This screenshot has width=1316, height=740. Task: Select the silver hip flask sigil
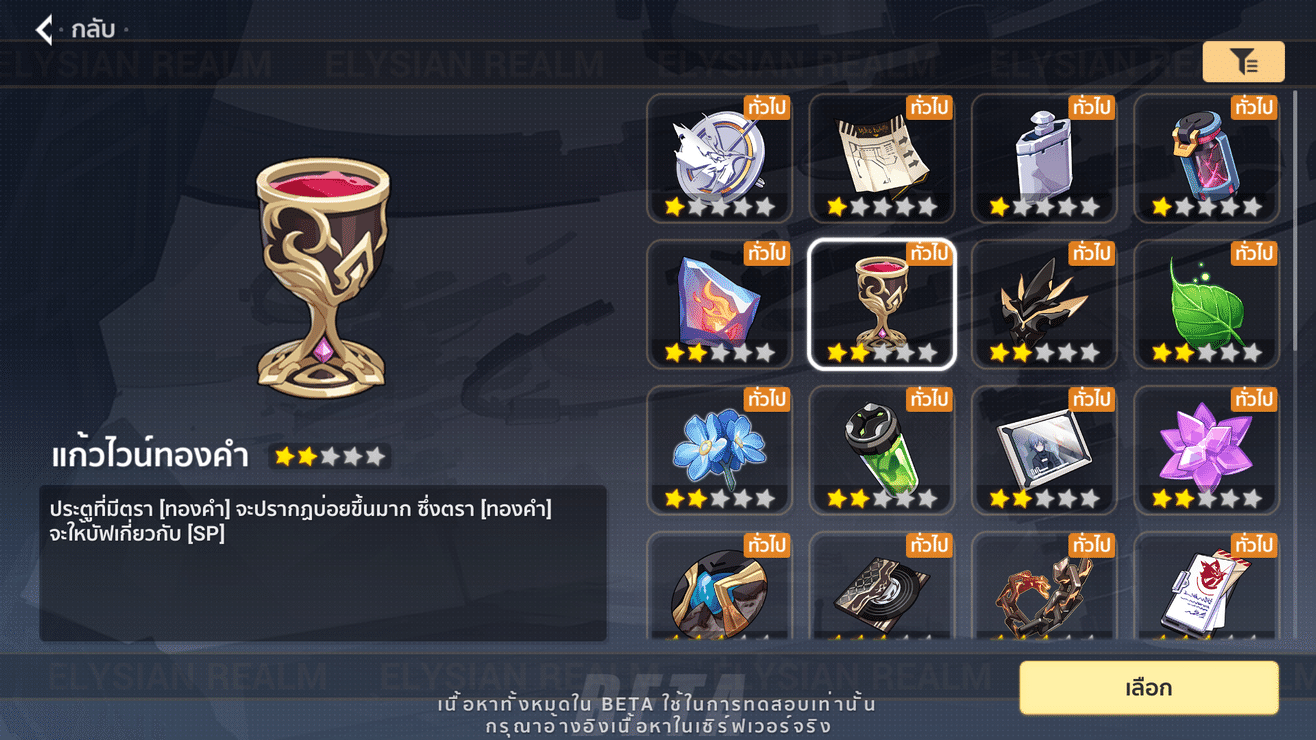click(x=1044, y=158)
